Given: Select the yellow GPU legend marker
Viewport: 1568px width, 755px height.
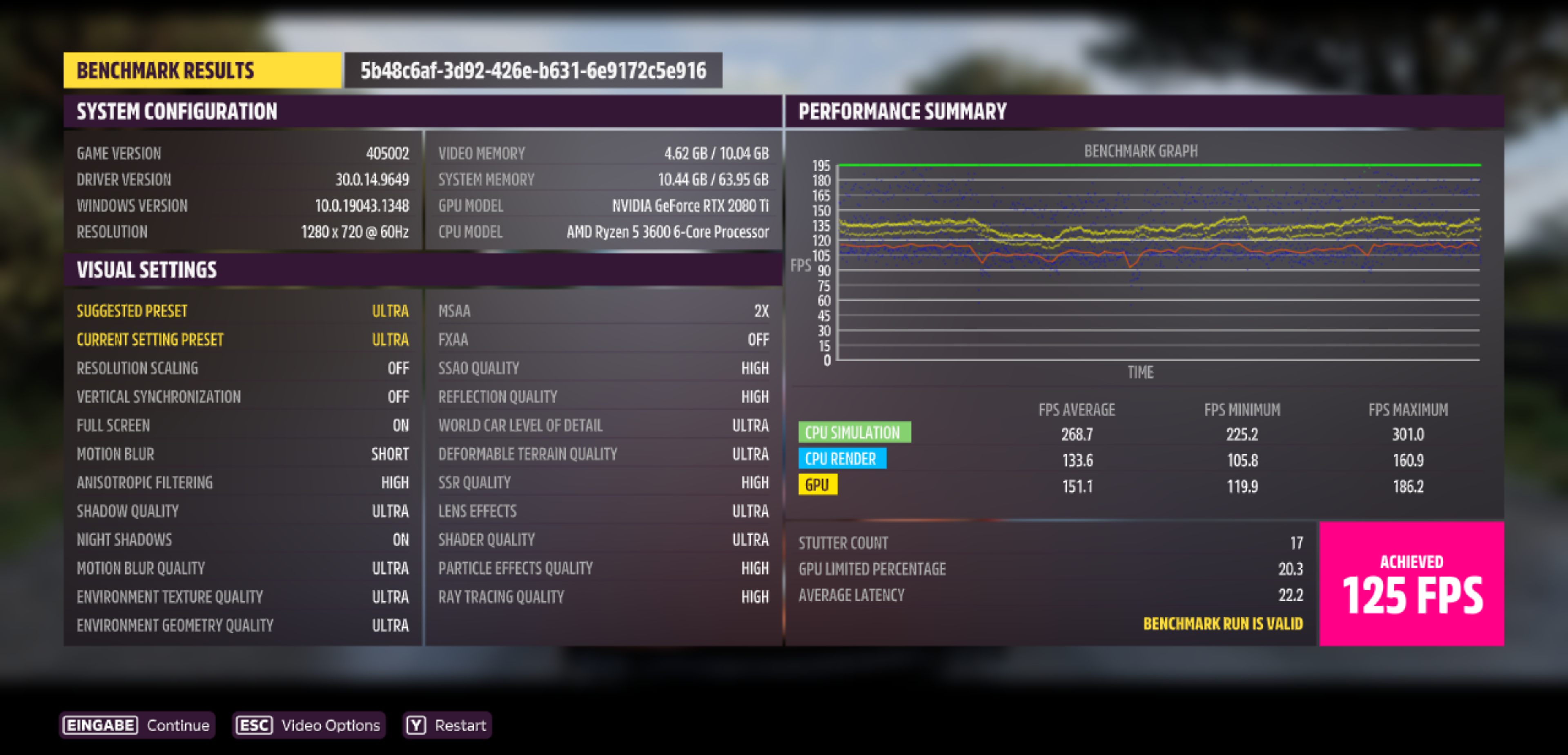Looking at the screenshot, I should pyautogui.click(x=817, y=485).
